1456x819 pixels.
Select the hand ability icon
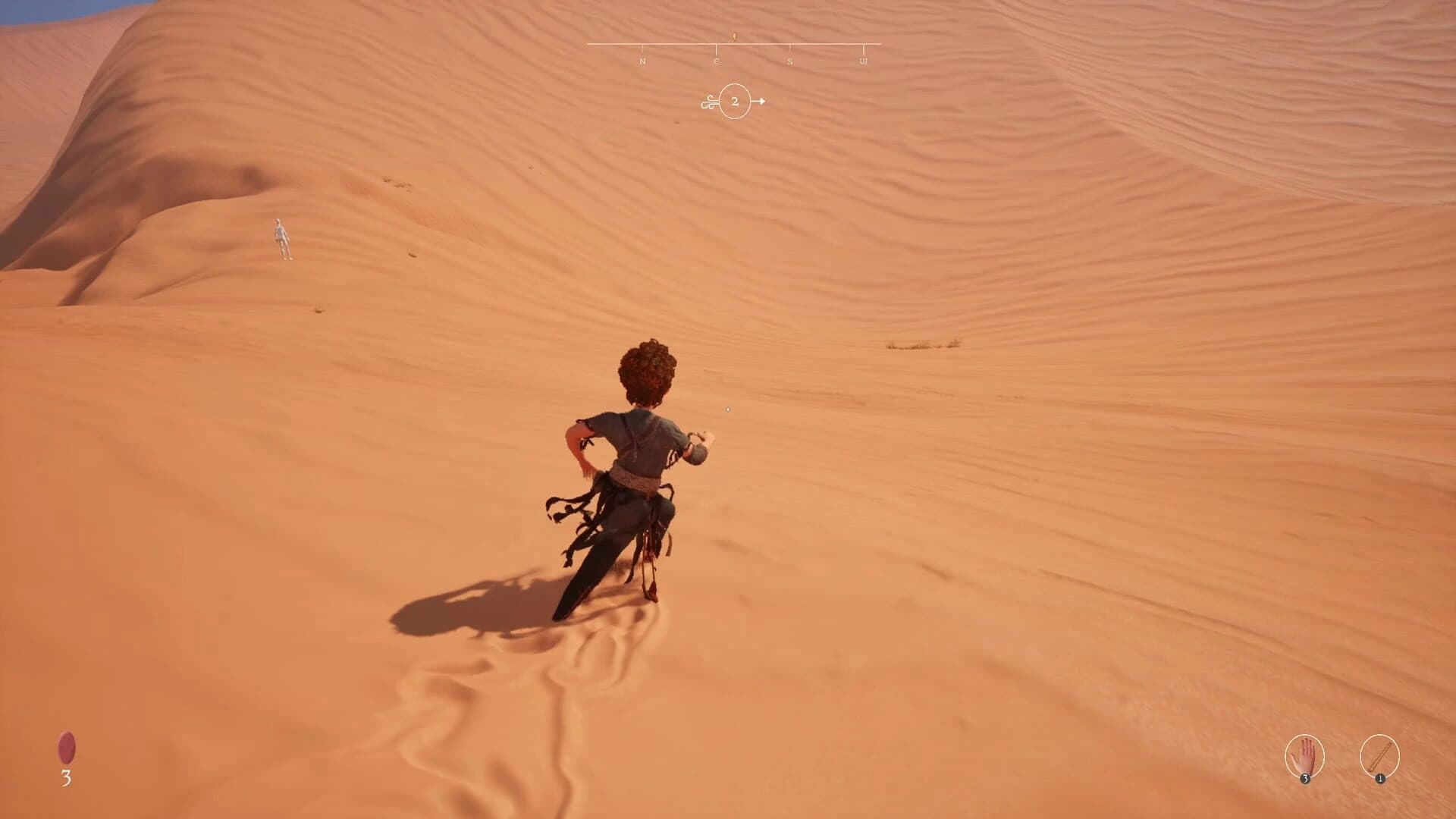(1304, 755)
